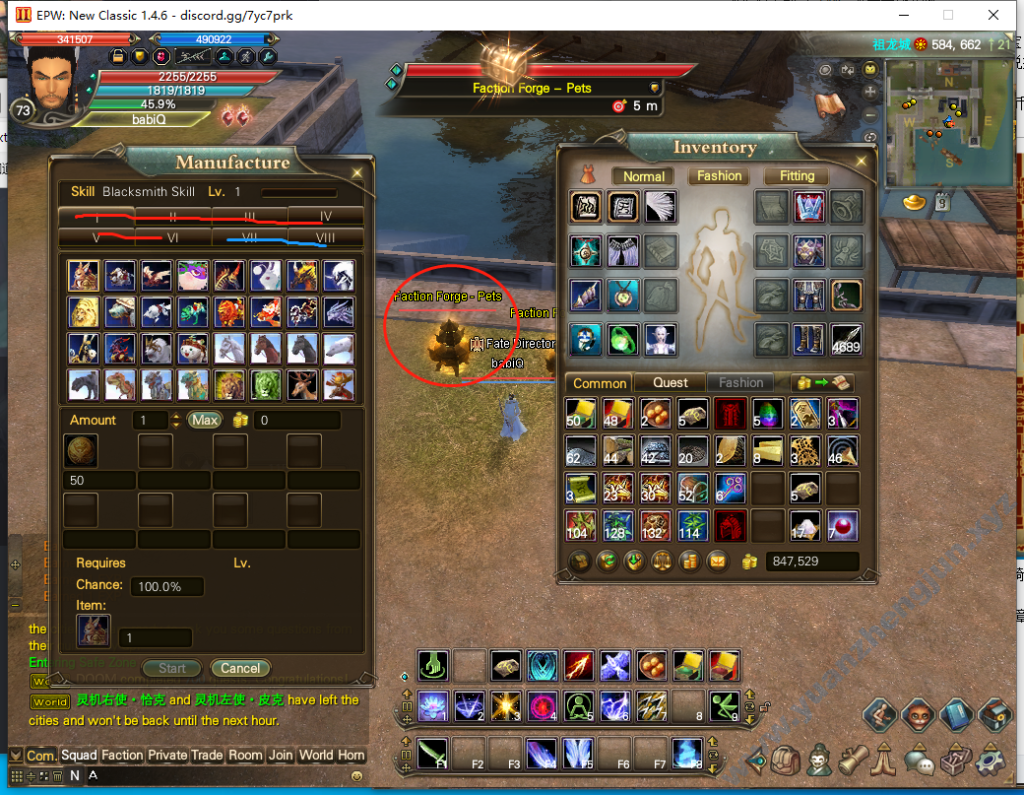Open manufacture tier tab VIII
This screenshot has width=1024, height=795.
pos(325,237)
